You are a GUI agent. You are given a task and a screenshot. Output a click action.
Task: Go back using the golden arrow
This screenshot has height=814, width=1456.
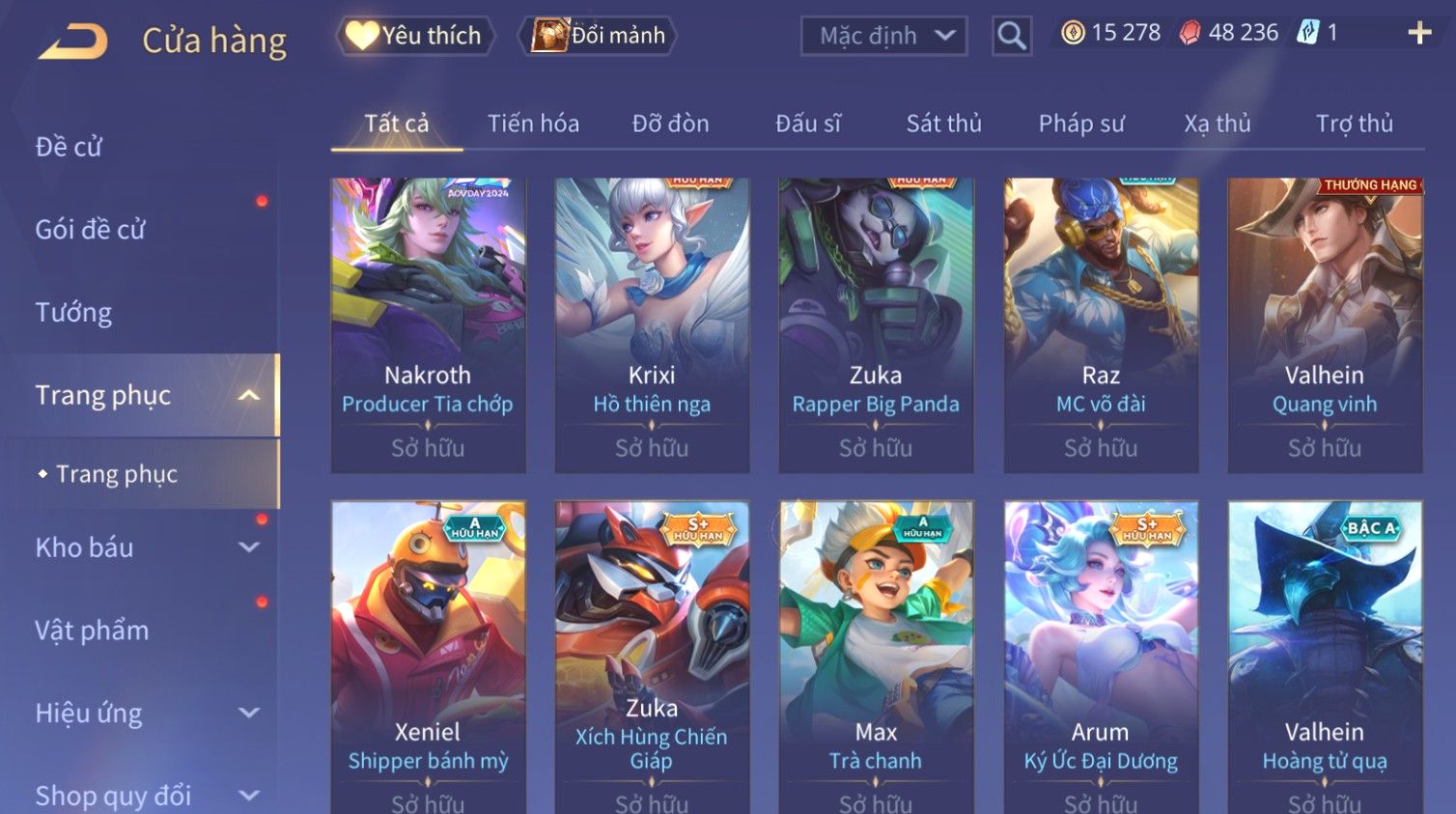click(73, 41)
